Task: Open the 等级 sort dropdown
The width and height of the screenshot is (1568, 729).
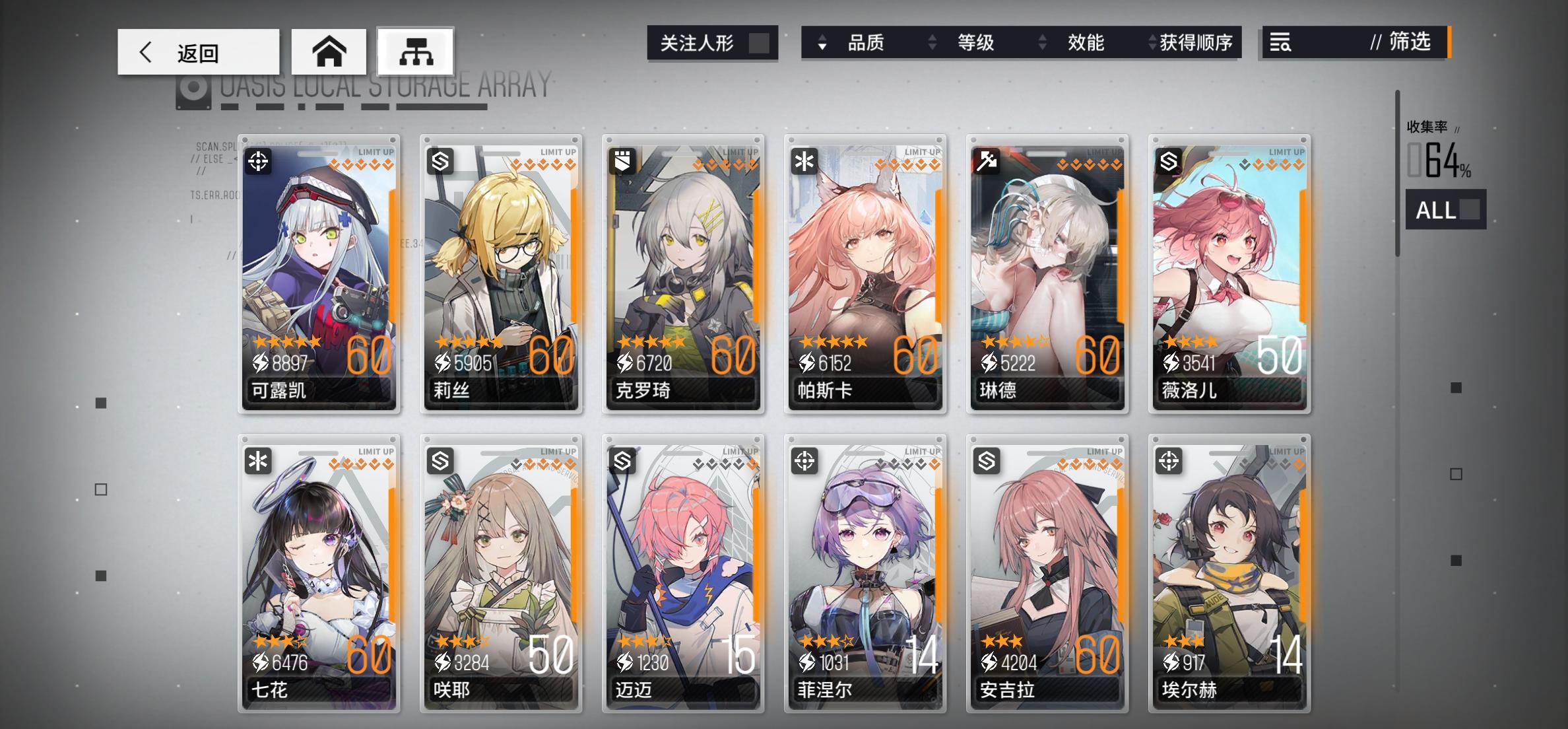Action: click(975, 43)
